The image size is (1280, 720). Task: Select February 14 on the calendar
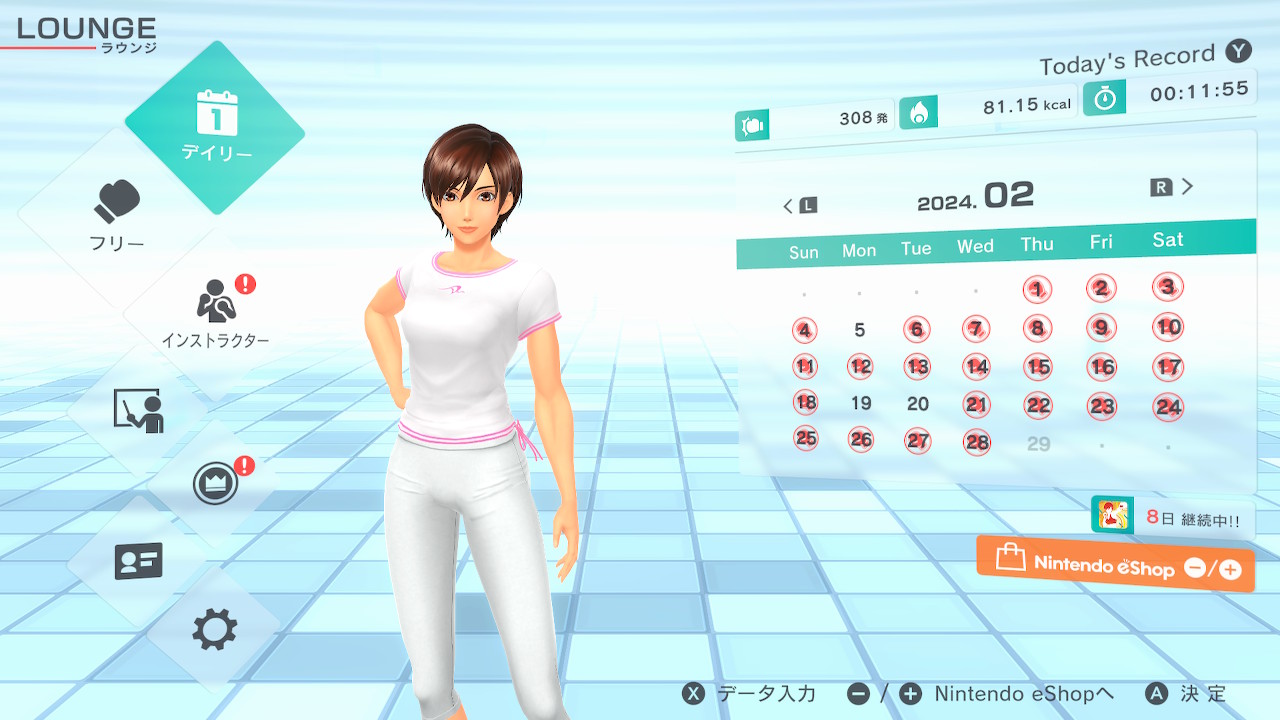(x=976, y=367)
